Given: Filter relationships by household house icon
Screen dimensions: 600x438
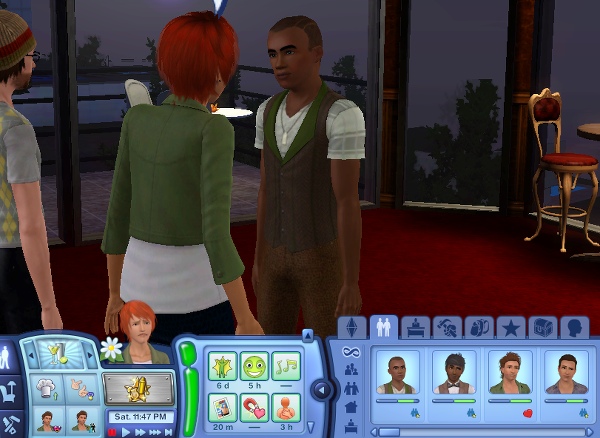Looking at the screenshot, I should point(351,407).
